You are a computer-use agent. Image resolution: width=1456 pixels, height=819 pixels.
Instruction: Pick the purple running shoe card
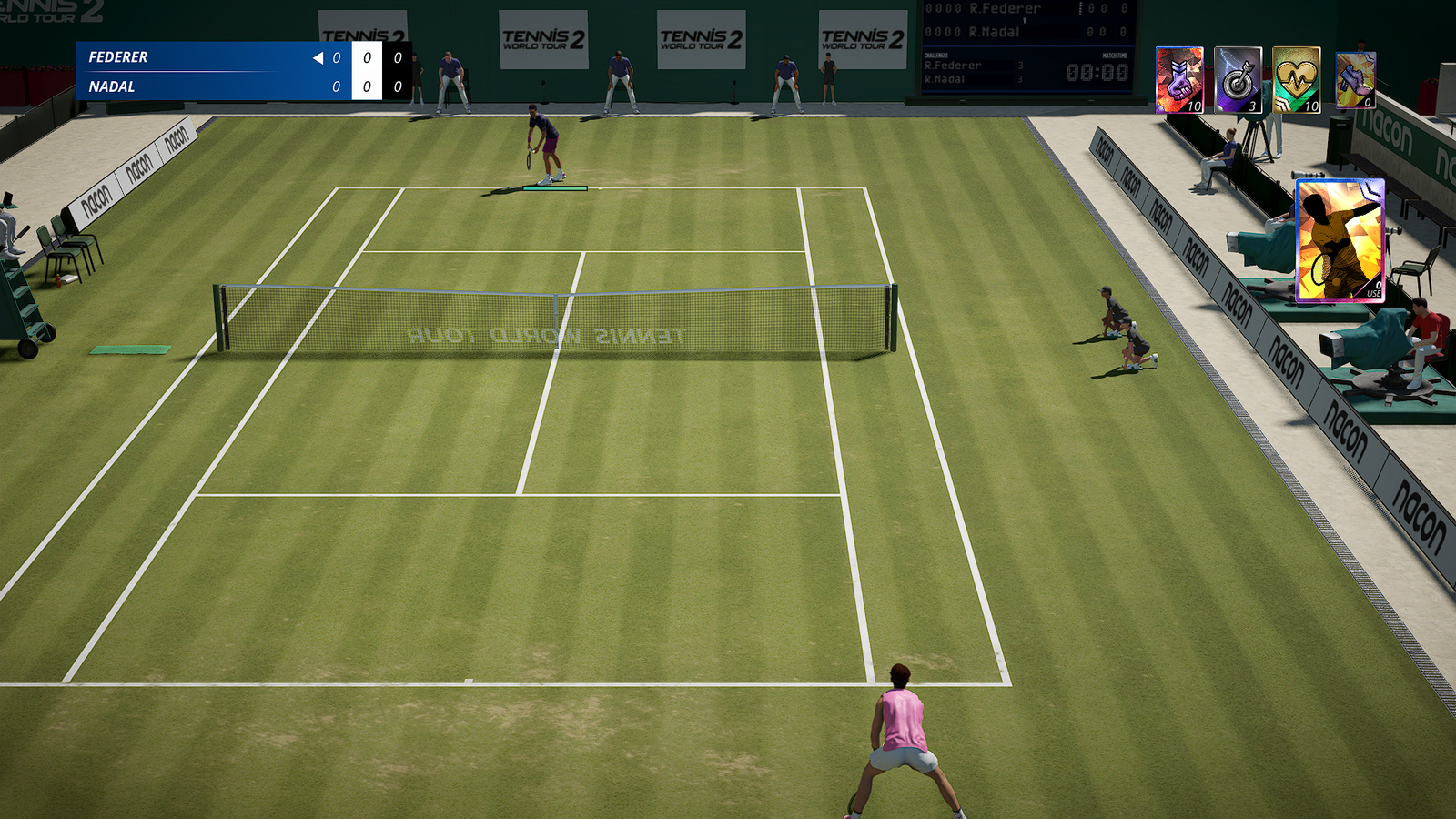[x=1355, y=80]
